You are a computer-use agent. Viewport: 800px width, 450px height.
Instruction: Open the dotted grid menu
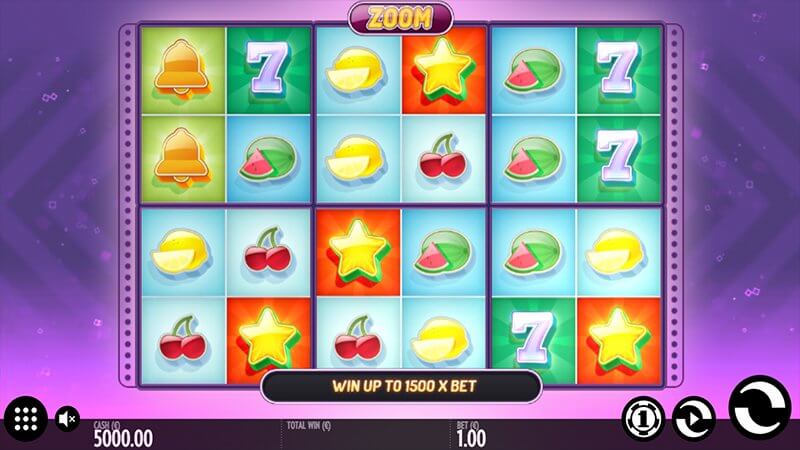coord(27,417)
